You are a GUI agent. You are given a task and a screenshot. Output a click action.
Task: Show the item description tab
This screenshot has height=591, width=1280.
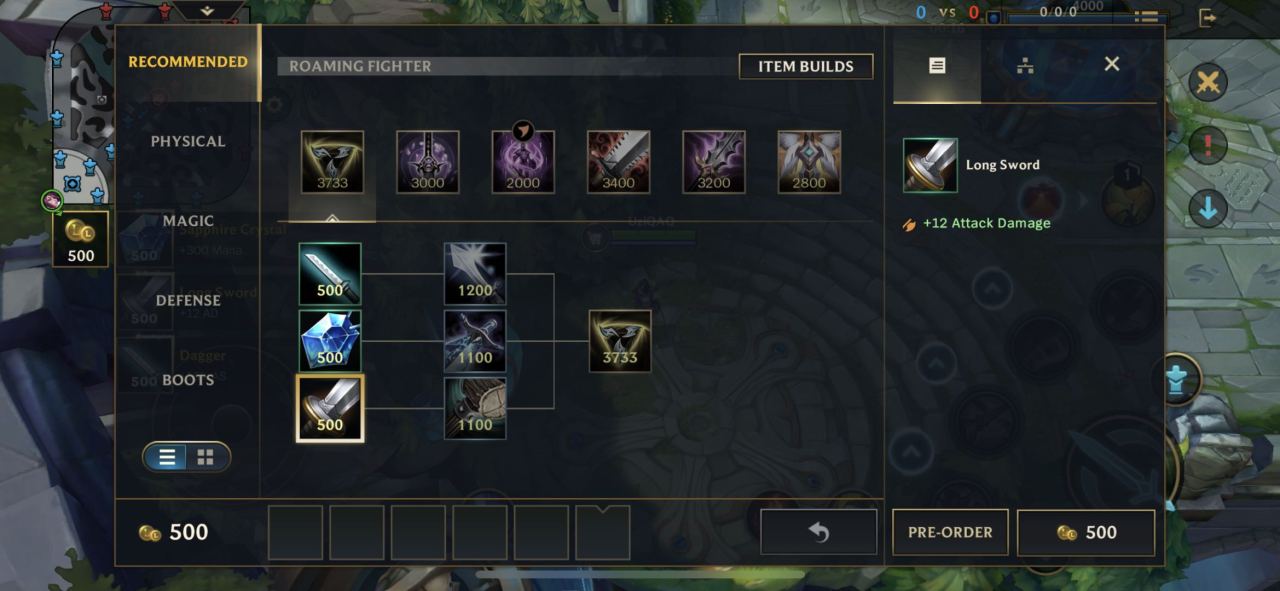(937, 66)
